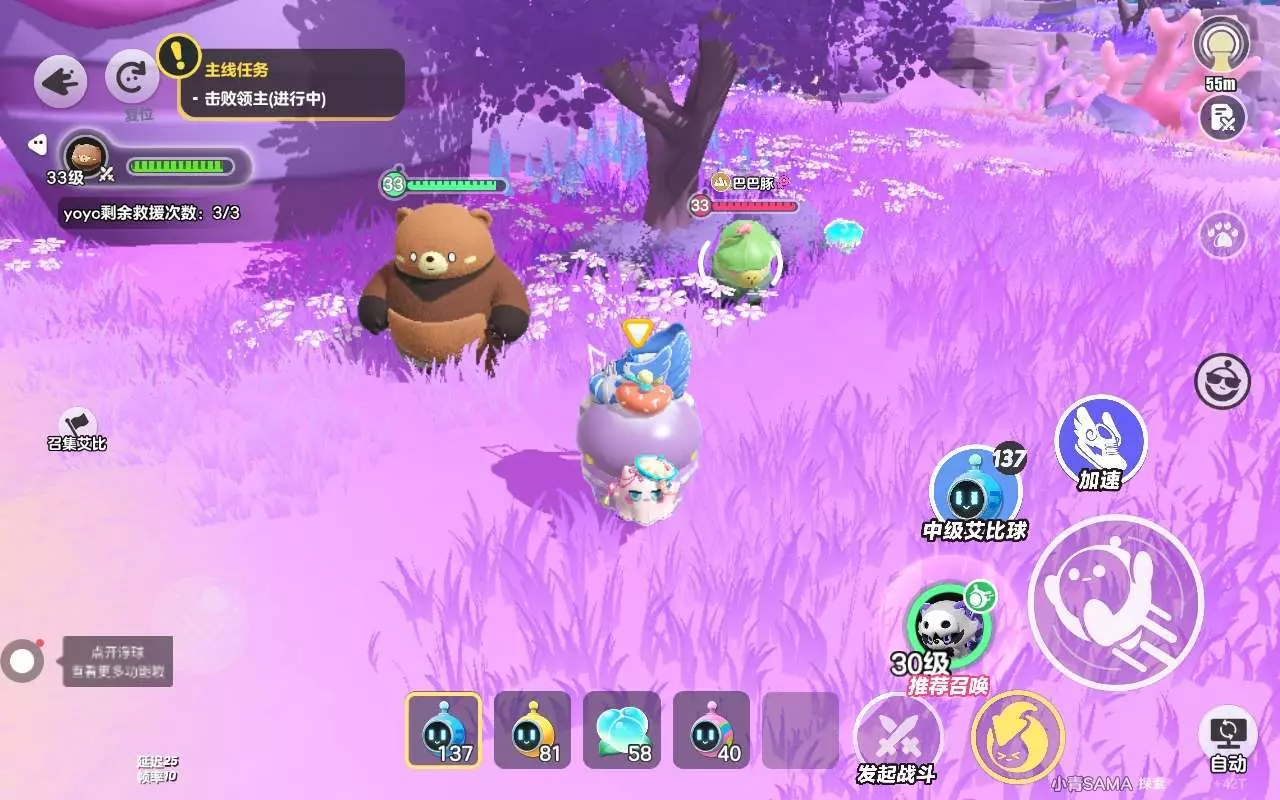Activate the 加速 speed boost
1280x800 pixels.
coord(1100,440)
